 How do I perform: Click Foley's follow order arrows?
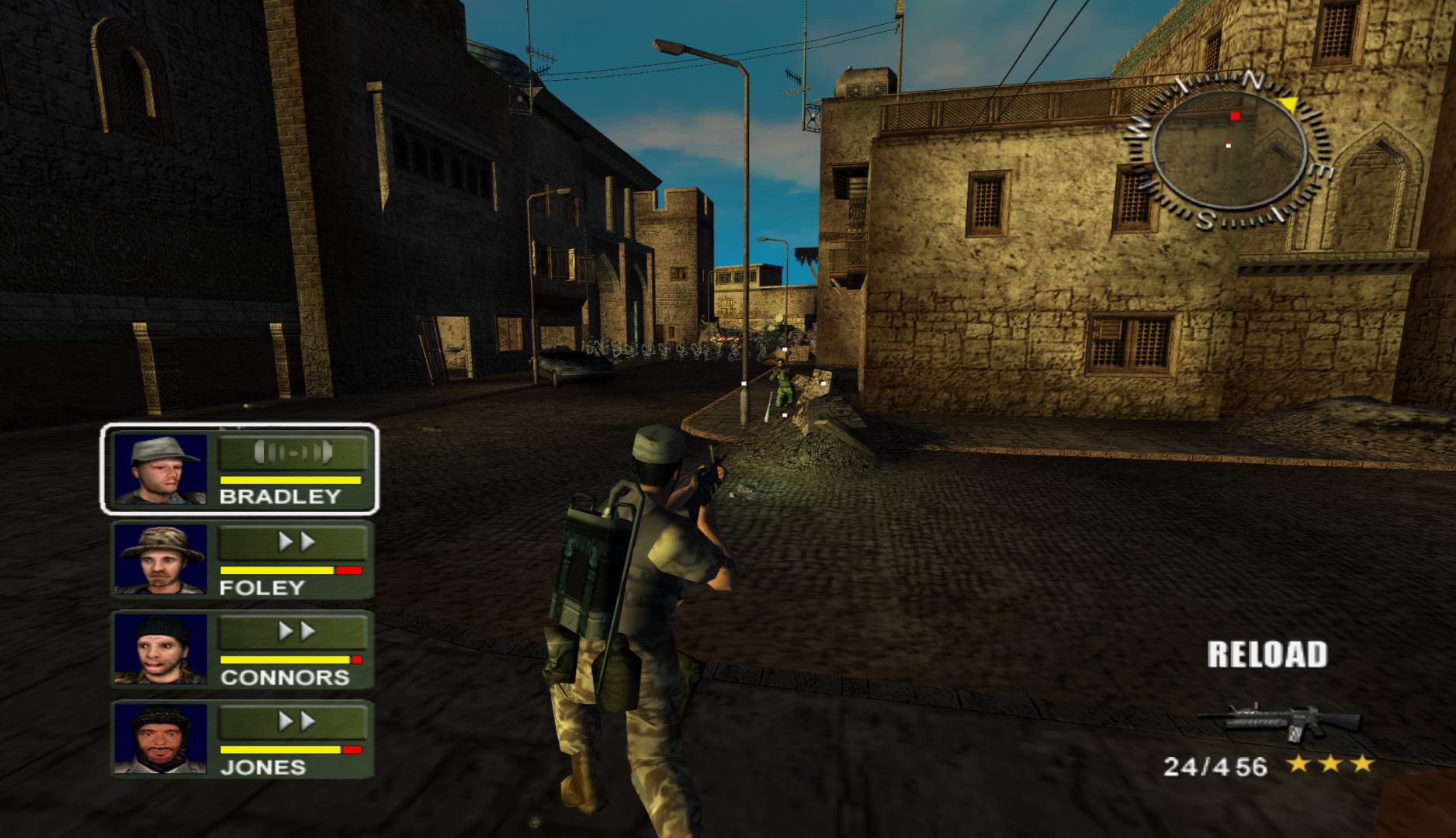(x=295, y=542)
